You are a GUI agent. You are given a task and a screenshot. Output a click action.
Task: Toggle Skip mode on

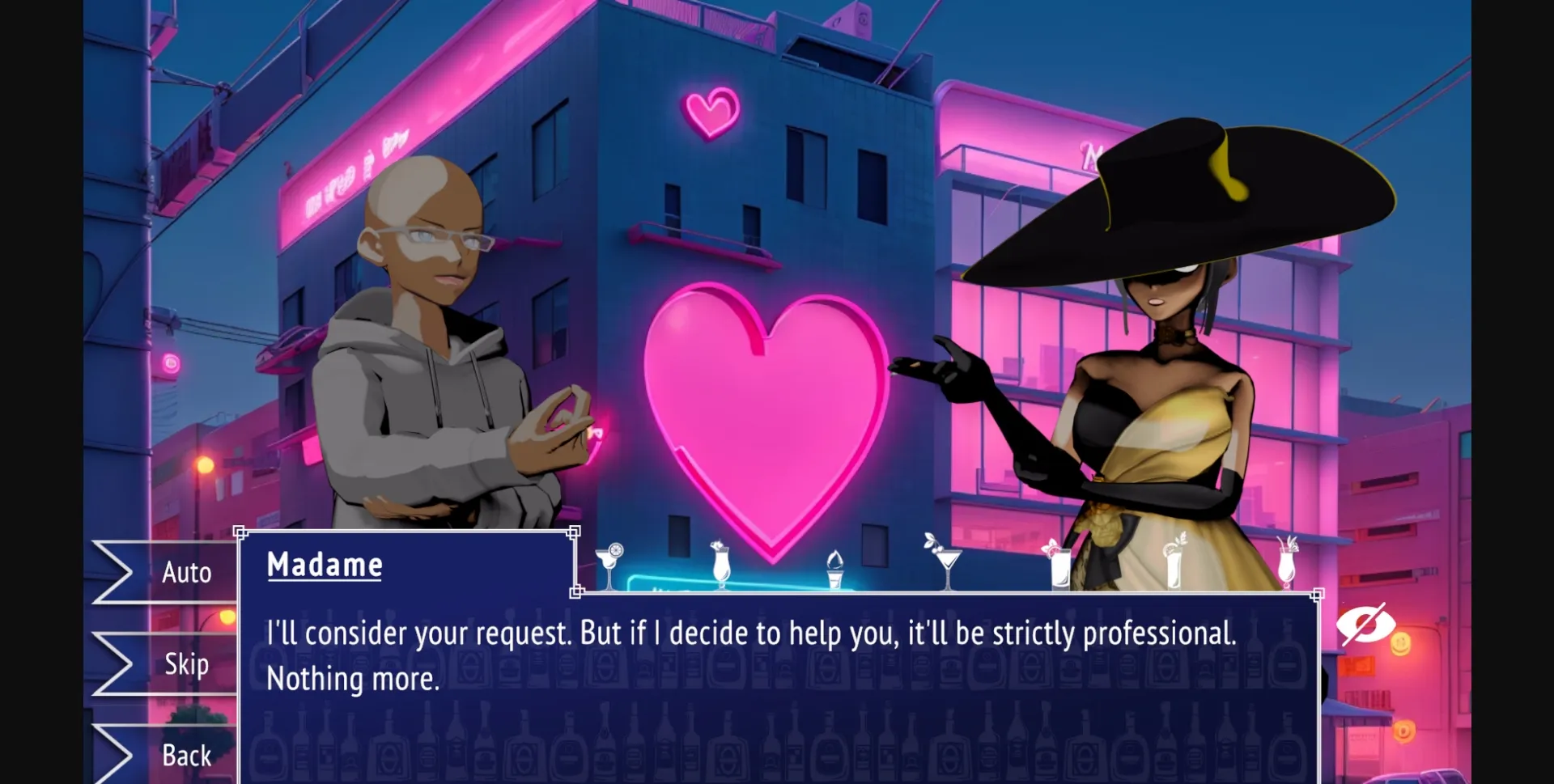[186, 664]
